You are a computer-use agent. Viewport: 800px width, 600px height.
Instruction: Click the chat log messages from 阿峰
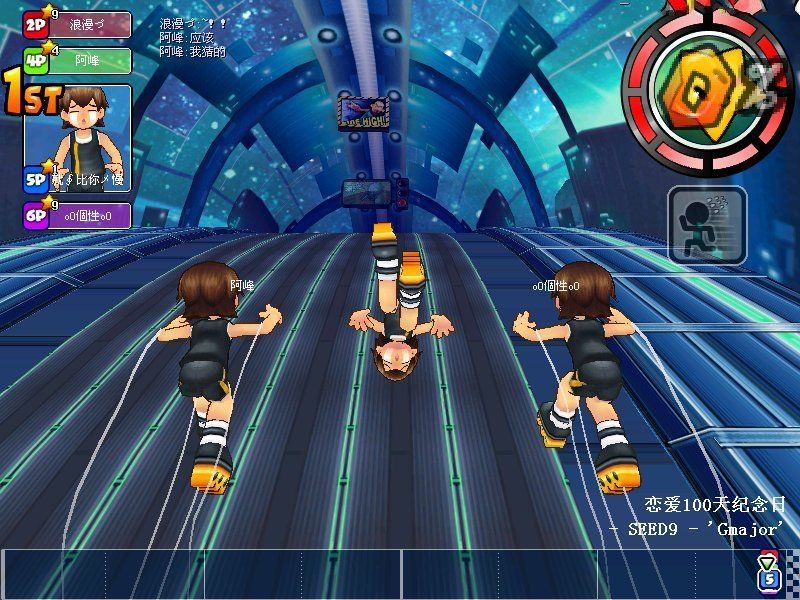[193, 44]
